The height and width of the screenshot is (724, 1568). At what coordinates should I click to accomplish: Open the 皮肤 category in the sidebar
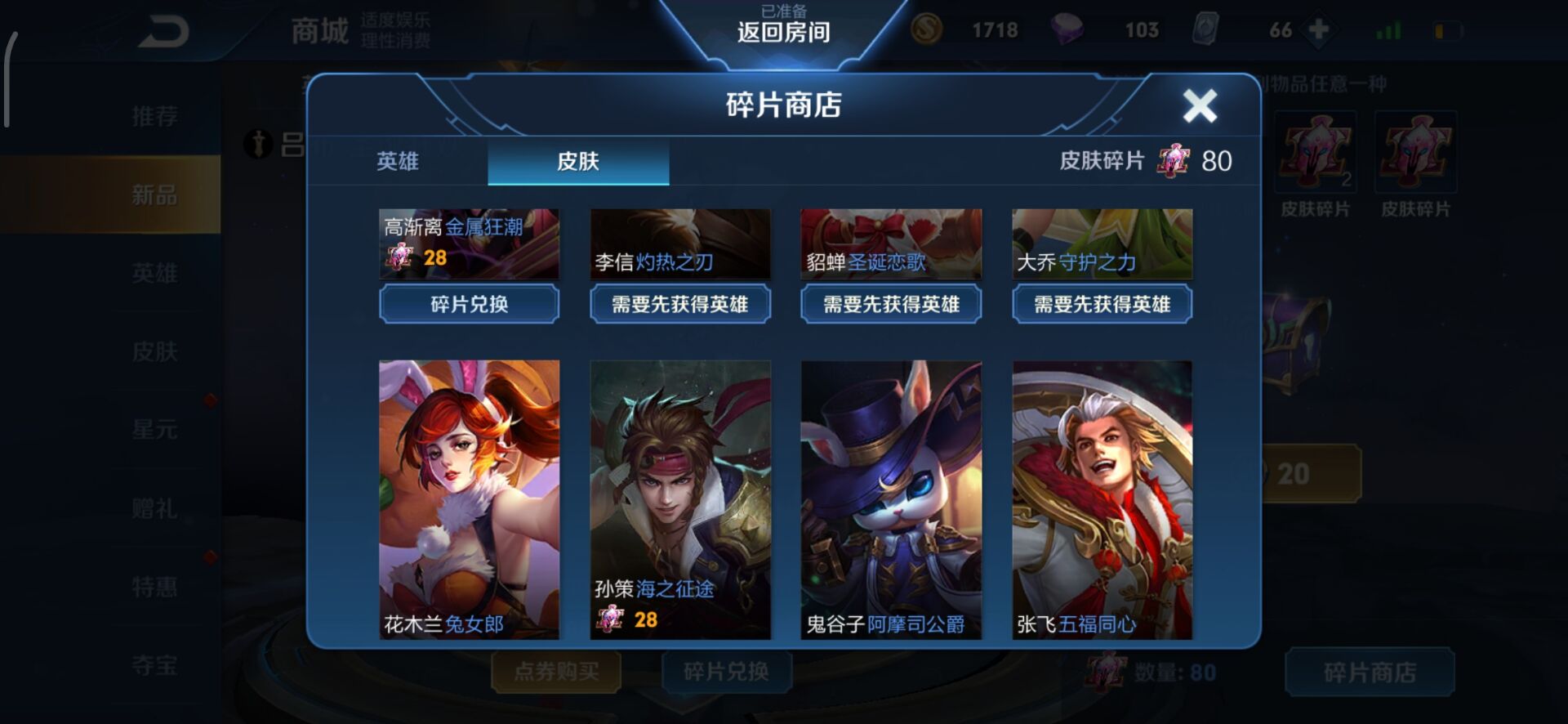155,351
